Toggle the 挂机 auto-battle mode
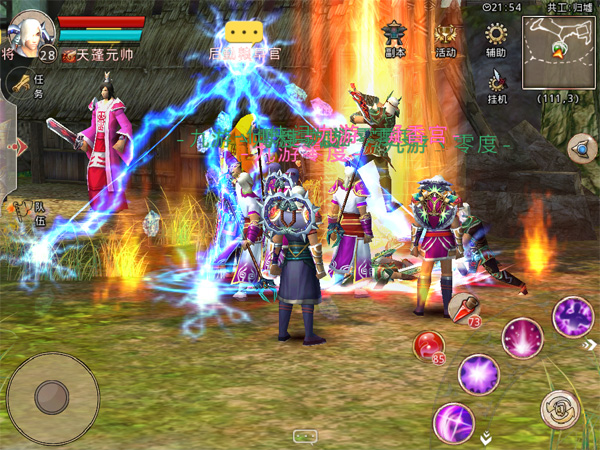Screen dimensions: 600x450 497,86
